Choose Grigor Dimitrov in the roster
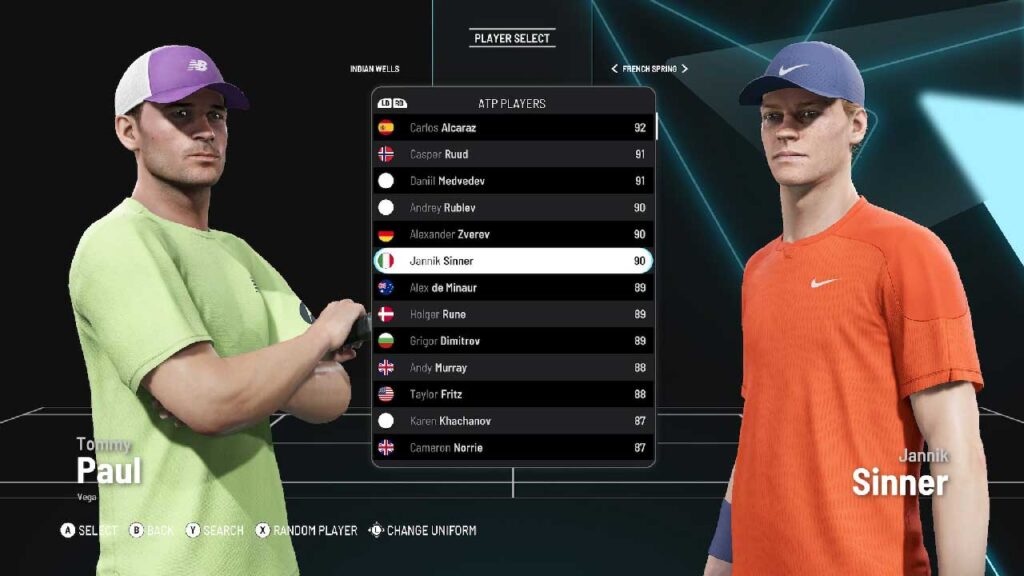Image resolution: width=1024 pixels, height=576 pixels. [512, 341]
